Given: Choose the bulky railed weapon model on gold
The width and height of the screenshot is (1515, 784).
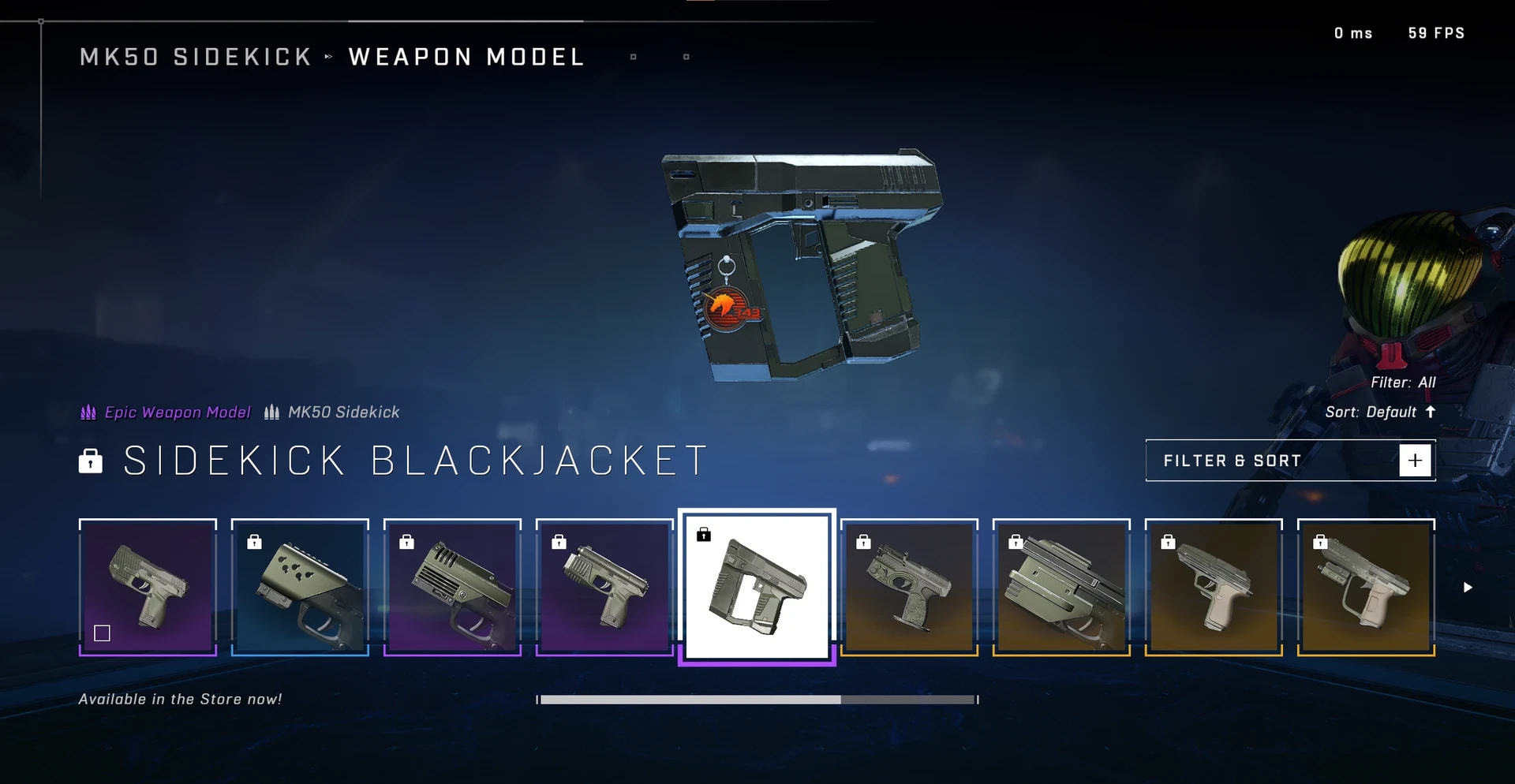Looking at the screenshot, I should tap(1061, 587).
